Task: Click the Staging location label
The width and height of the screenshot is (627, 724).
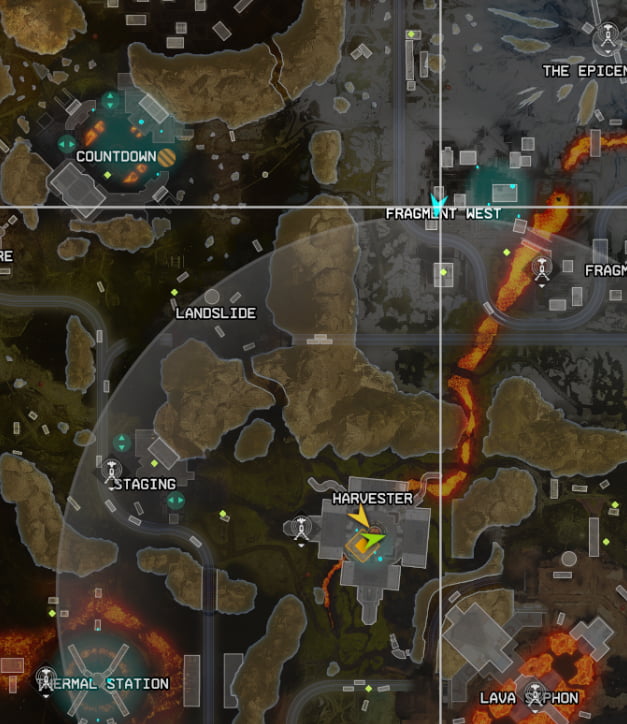Action: tap(146, 484)
